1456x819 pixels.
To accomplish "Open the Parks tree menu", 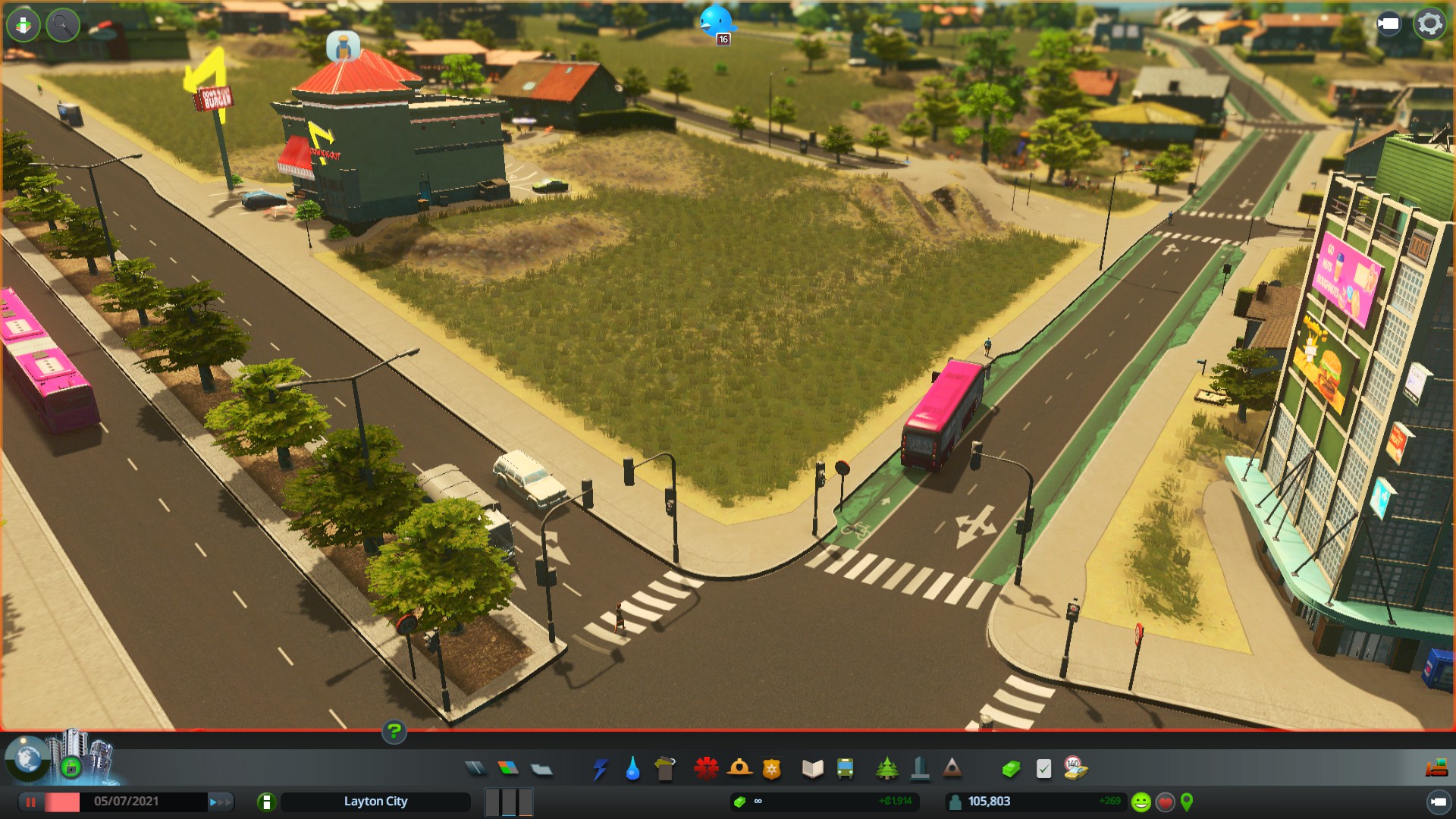I will [x=886, y=769].
